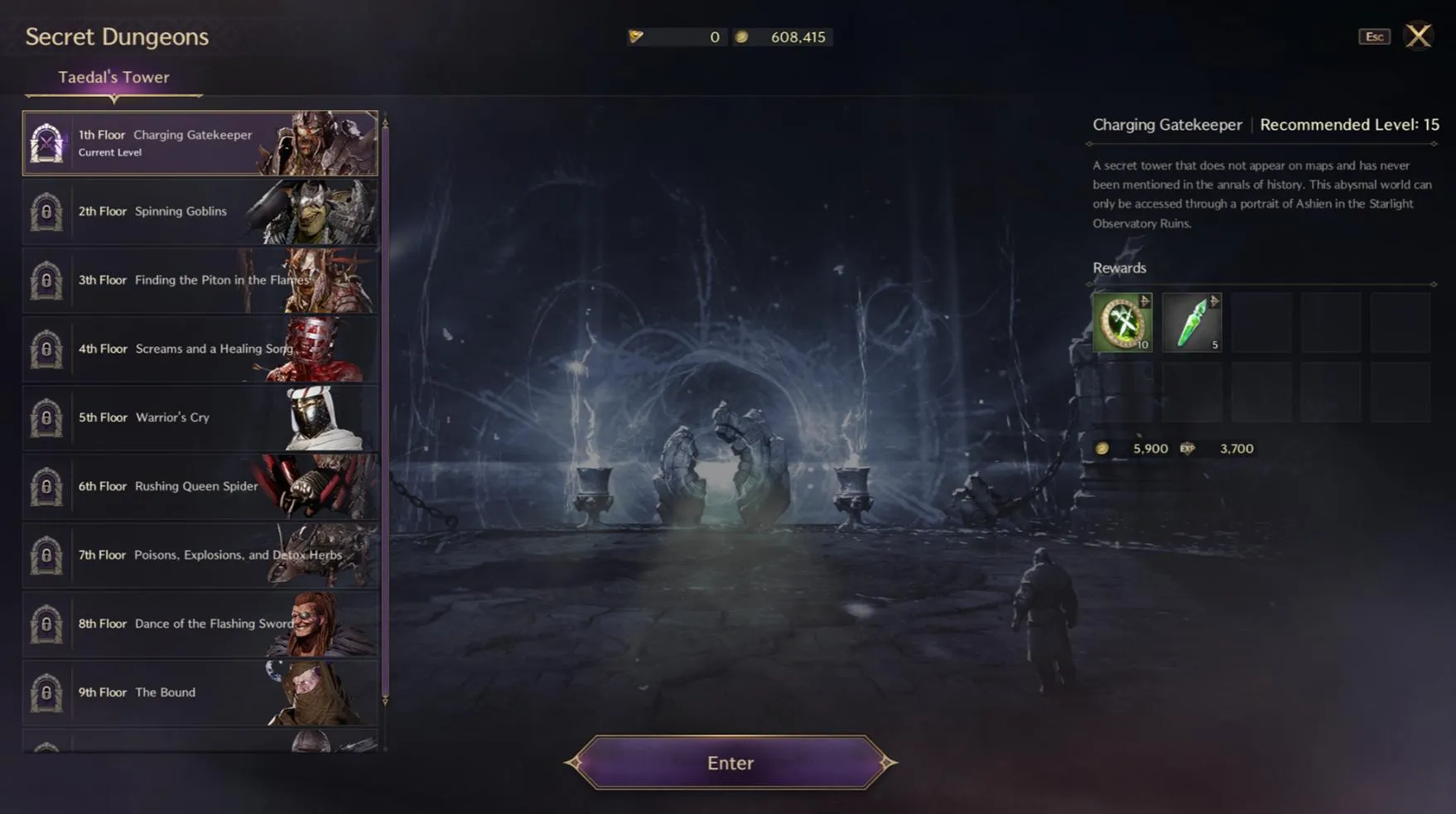Open the Secret Dungeons menu title
This screenshot has height=814, width=1456.
[x=116, y=36]
